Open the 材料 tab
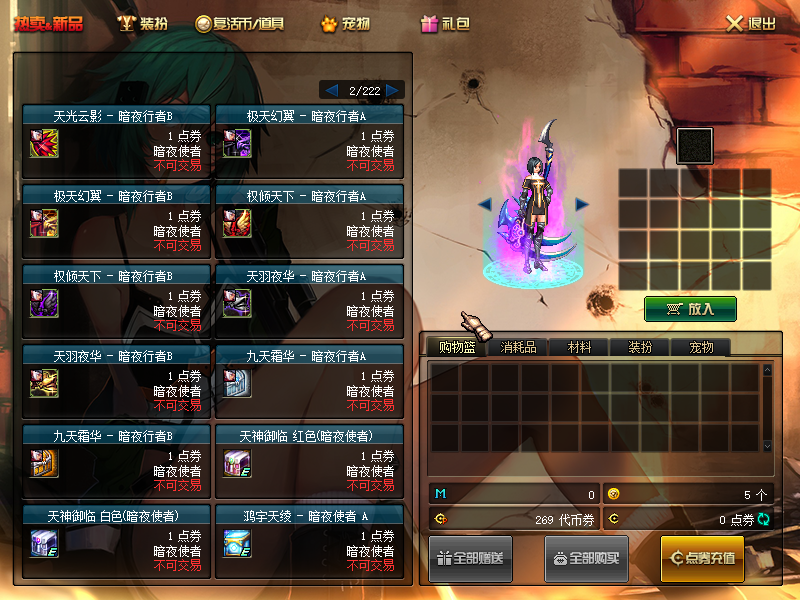Viewport: 800px width, 600px height. pyautogui.click(x=580, y=347)
